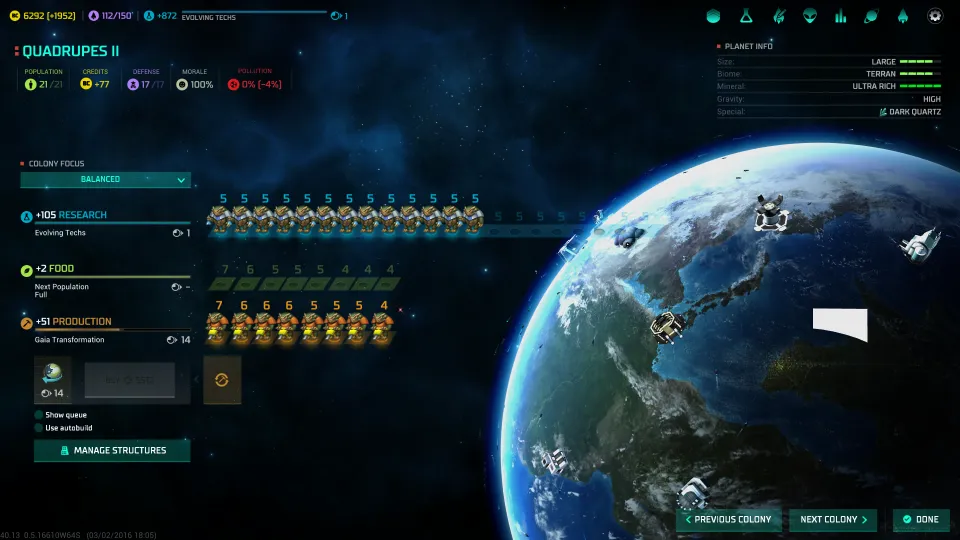This screenshot has height=540, width=960.
Task: Click the orange production swap button
Action: click(x=222, y=381)
